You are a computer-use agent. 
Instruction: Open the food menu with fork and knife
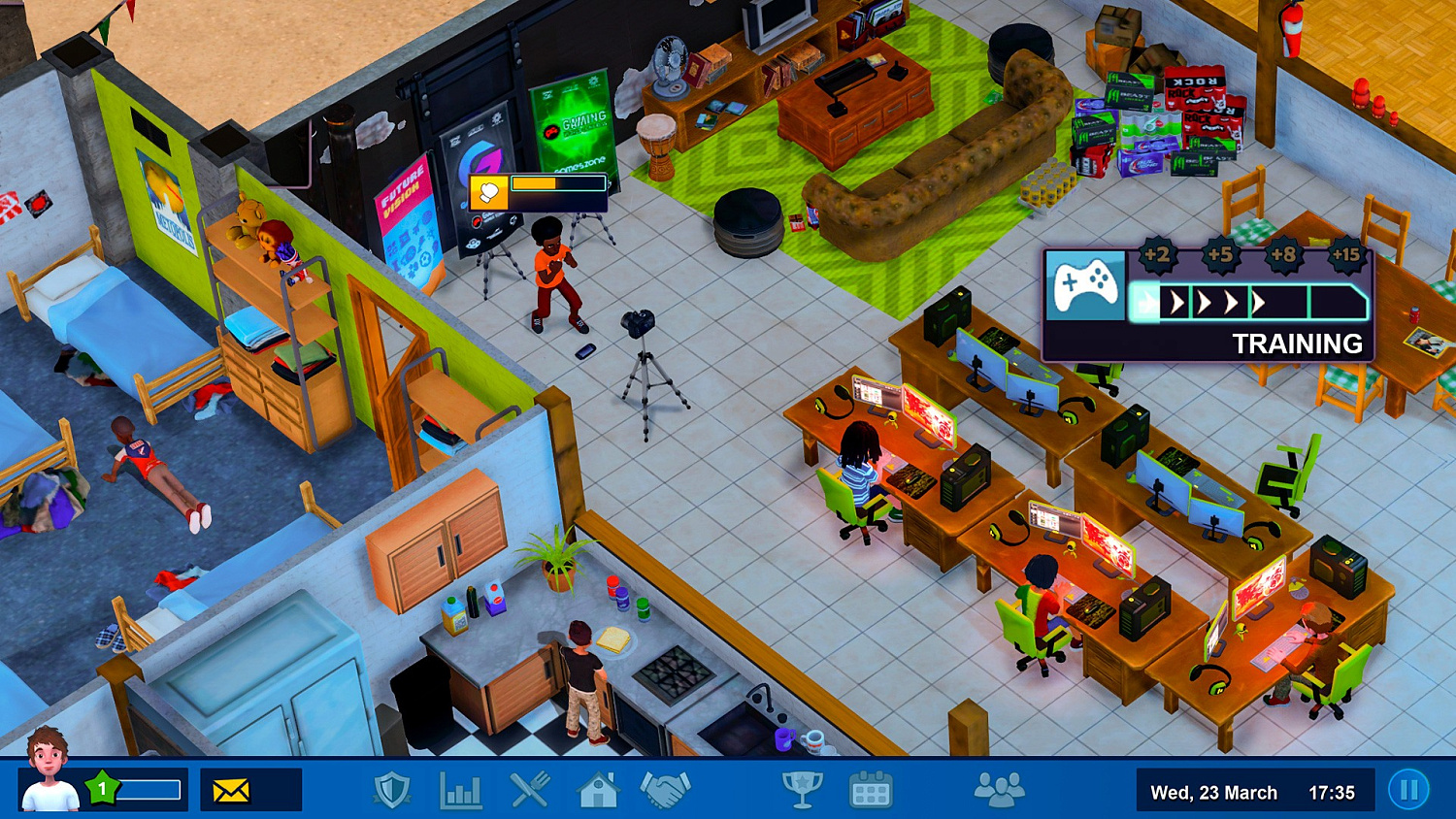point(528,792)
